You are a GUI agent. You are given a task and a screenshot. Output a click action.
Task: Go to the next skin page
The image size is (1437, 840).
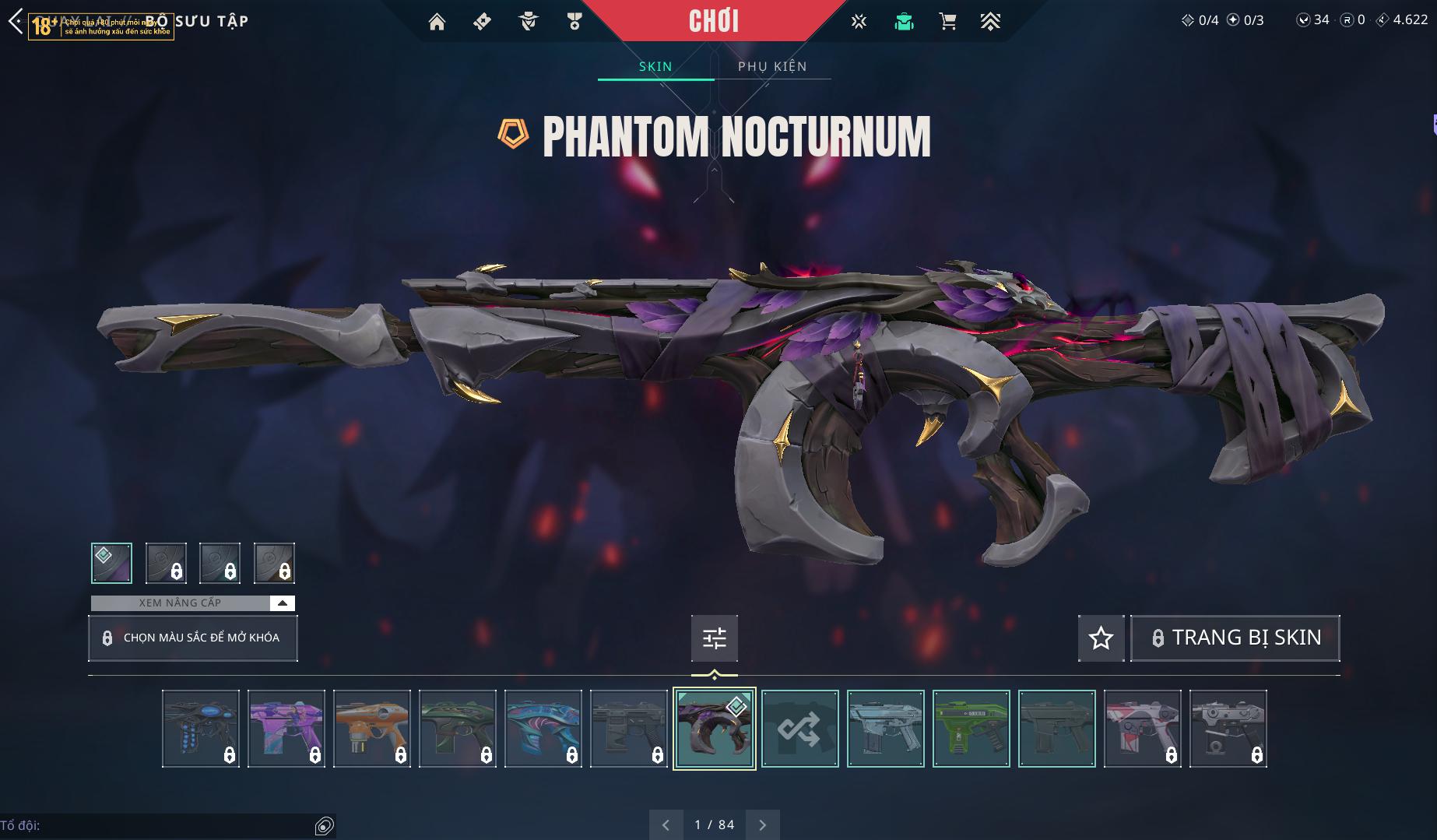click(x=762, y=824)
